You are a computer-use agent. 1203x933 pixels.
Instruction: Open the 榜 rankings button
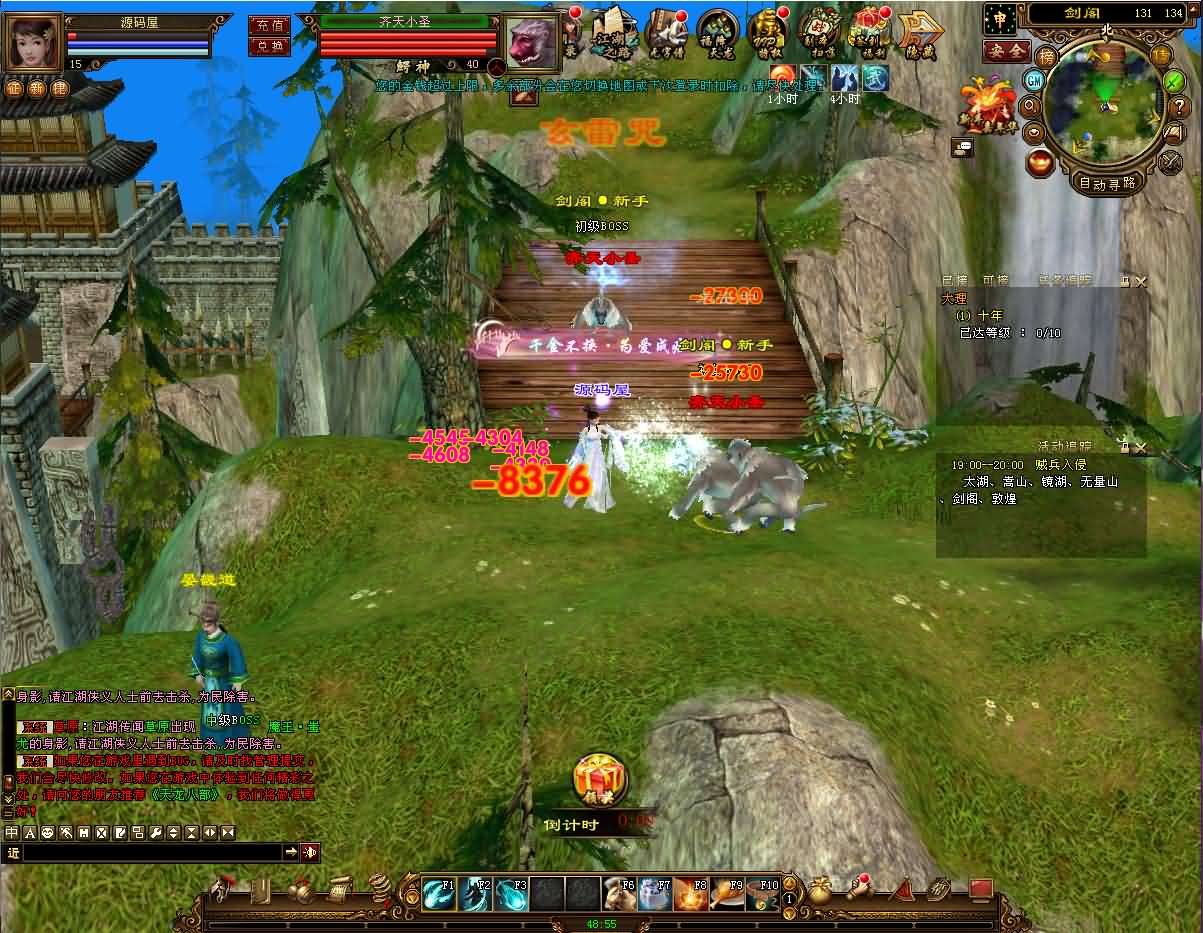pos(1046,56)
